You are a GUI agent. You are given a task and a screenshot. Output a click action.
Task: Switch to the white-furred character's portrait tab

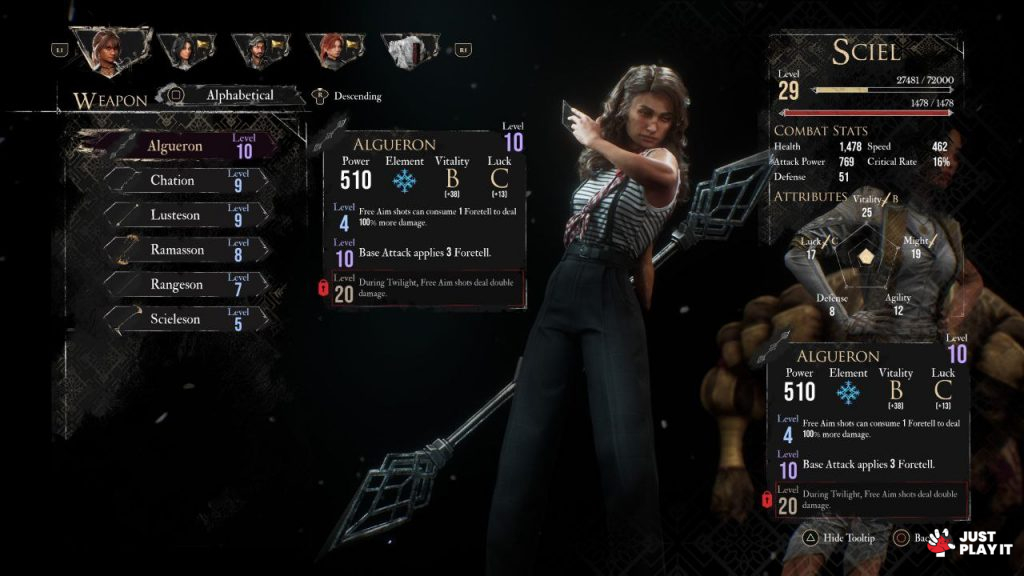click(409, 47)
